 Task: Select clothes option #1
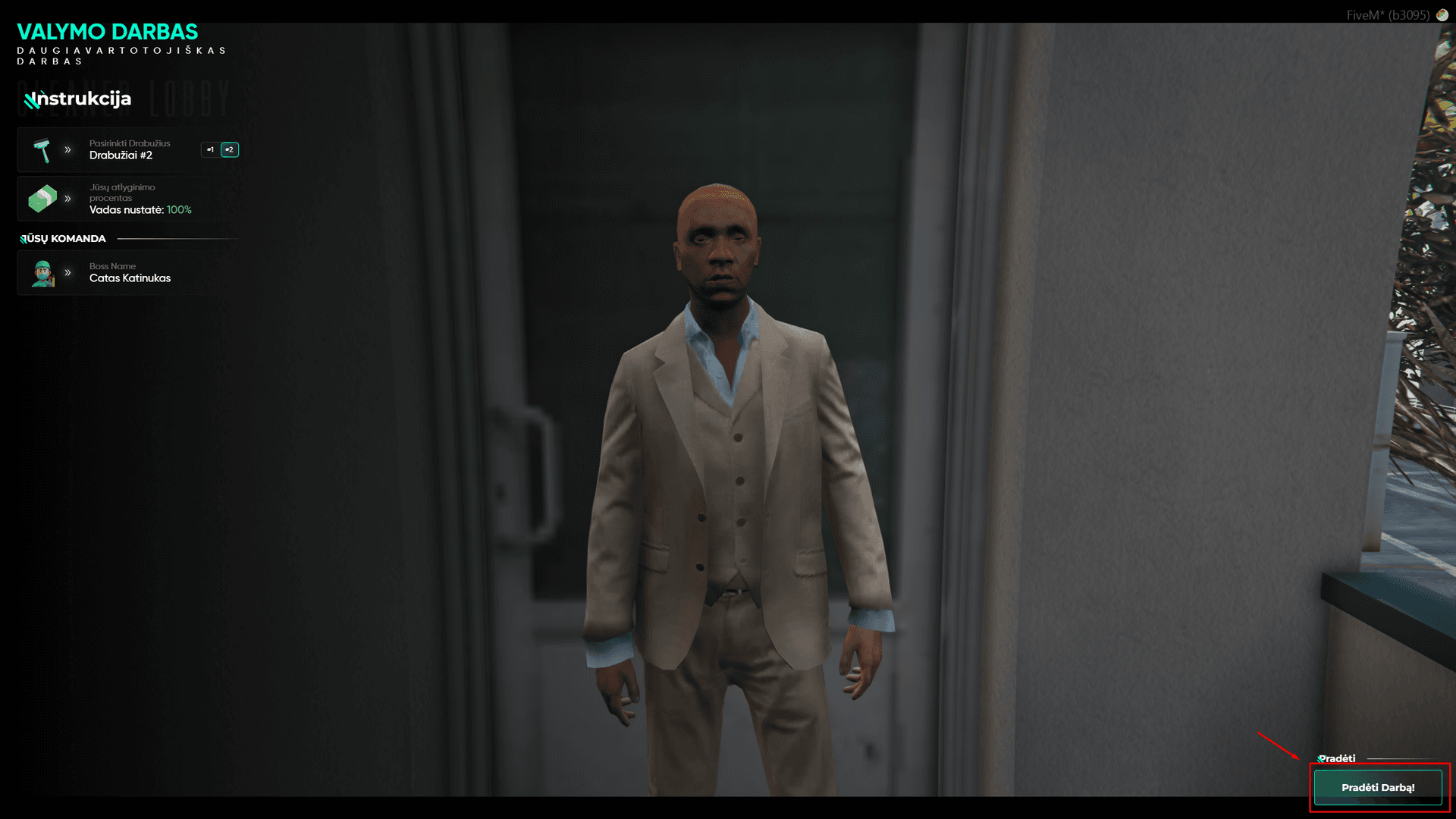tap(210, 149)
